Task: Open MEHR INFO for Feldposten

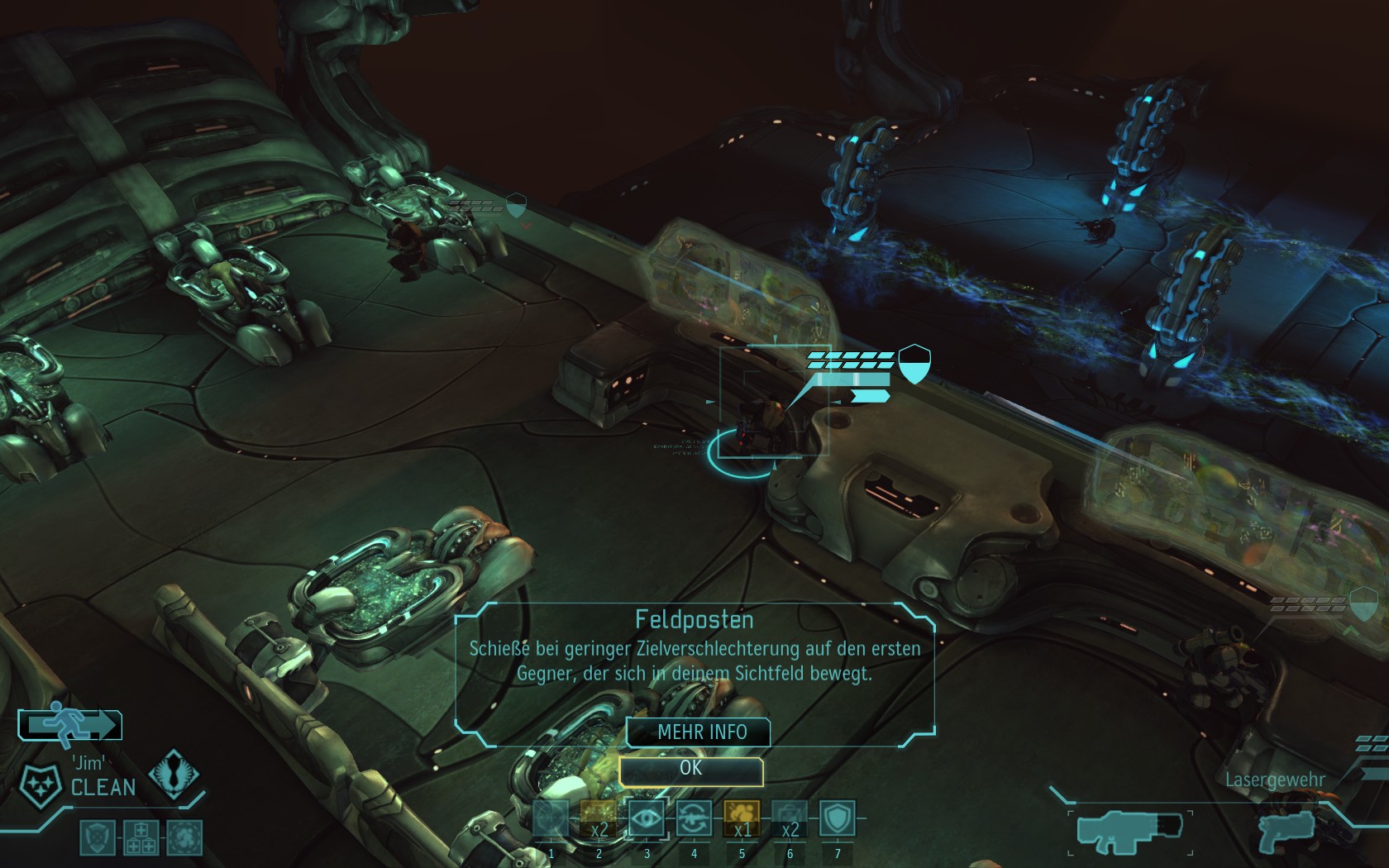Action: pyautogui.click(x=699, y=732)
